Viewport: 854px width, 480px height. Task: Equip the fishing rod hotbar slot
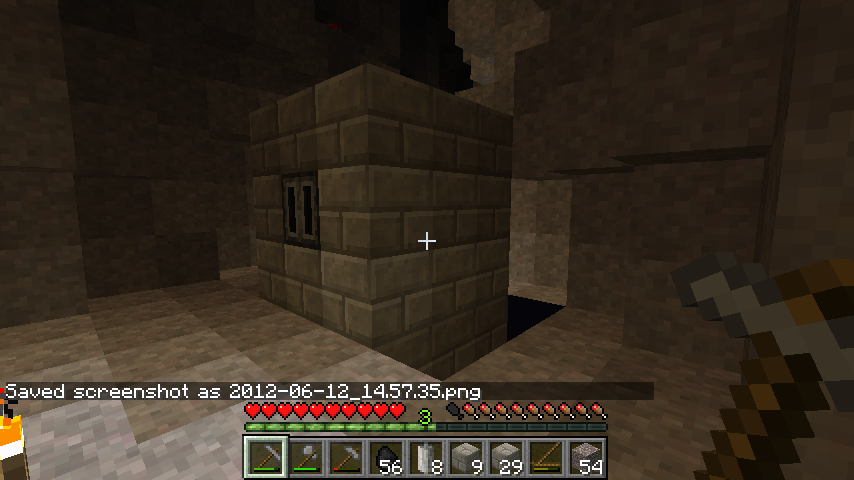point(547,458)
